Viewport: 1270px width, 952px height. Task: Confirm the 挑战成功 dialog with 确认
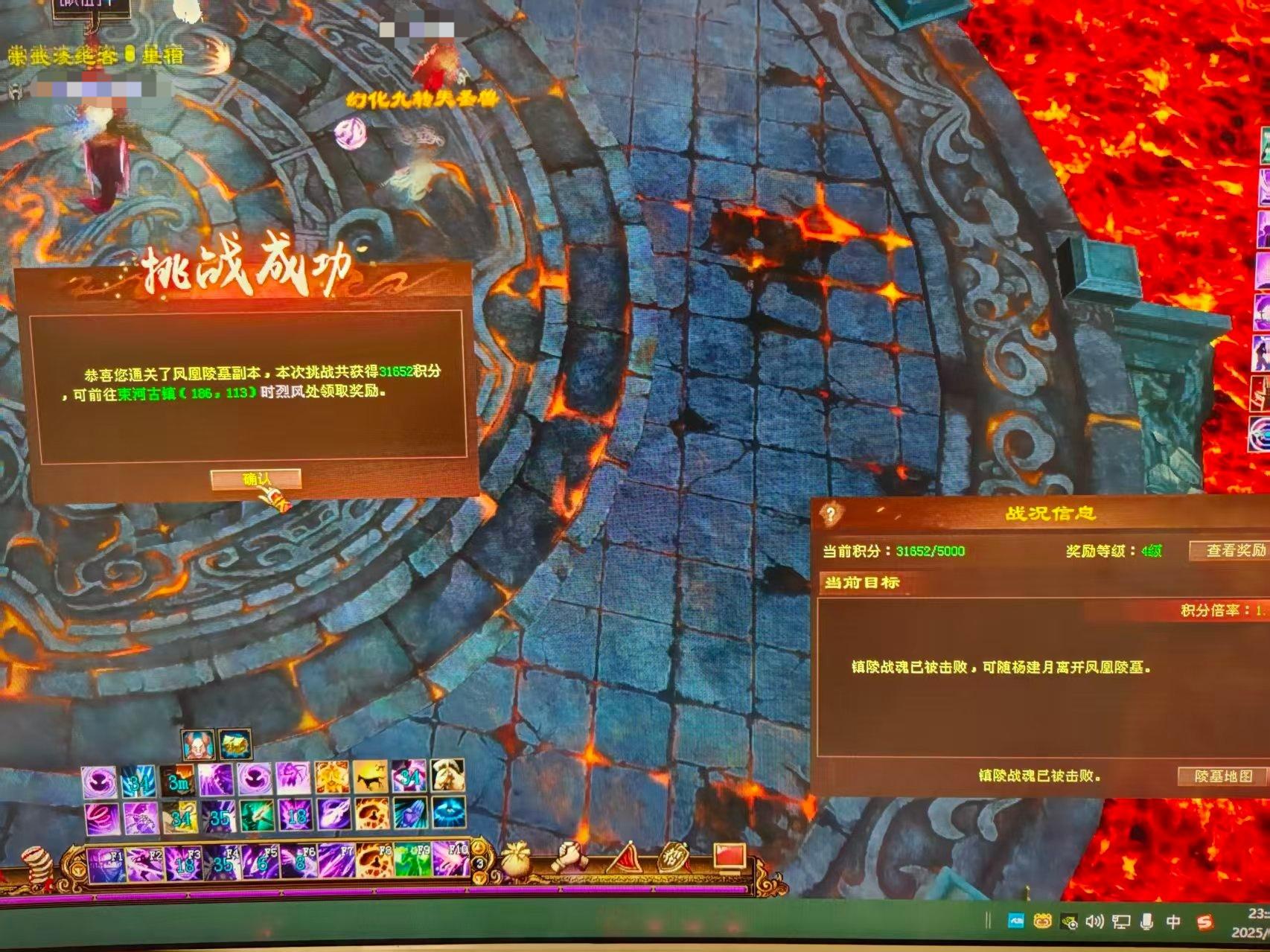coord(255,479)
